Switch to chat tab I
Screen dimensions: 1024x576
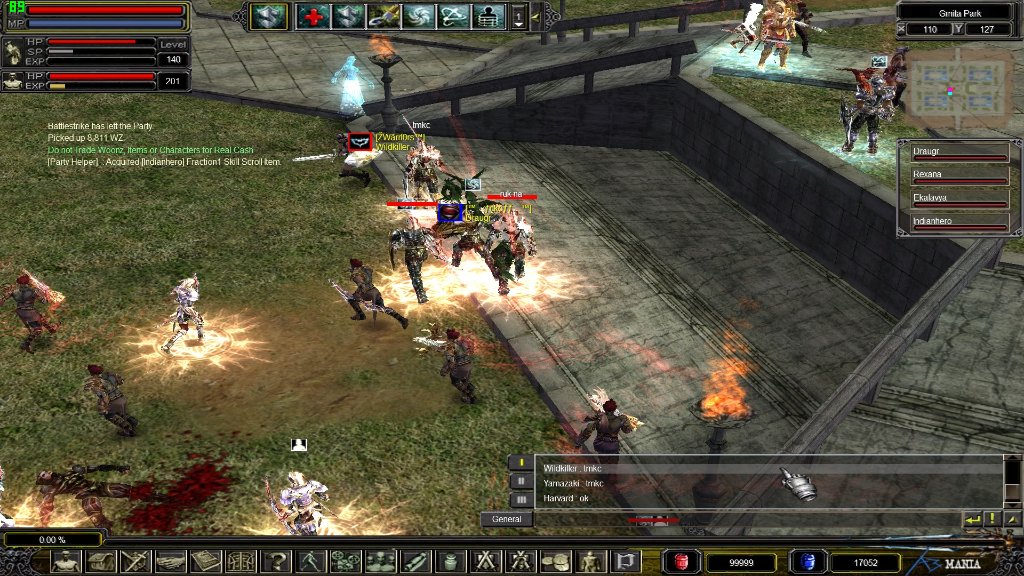tap(521, 463)
